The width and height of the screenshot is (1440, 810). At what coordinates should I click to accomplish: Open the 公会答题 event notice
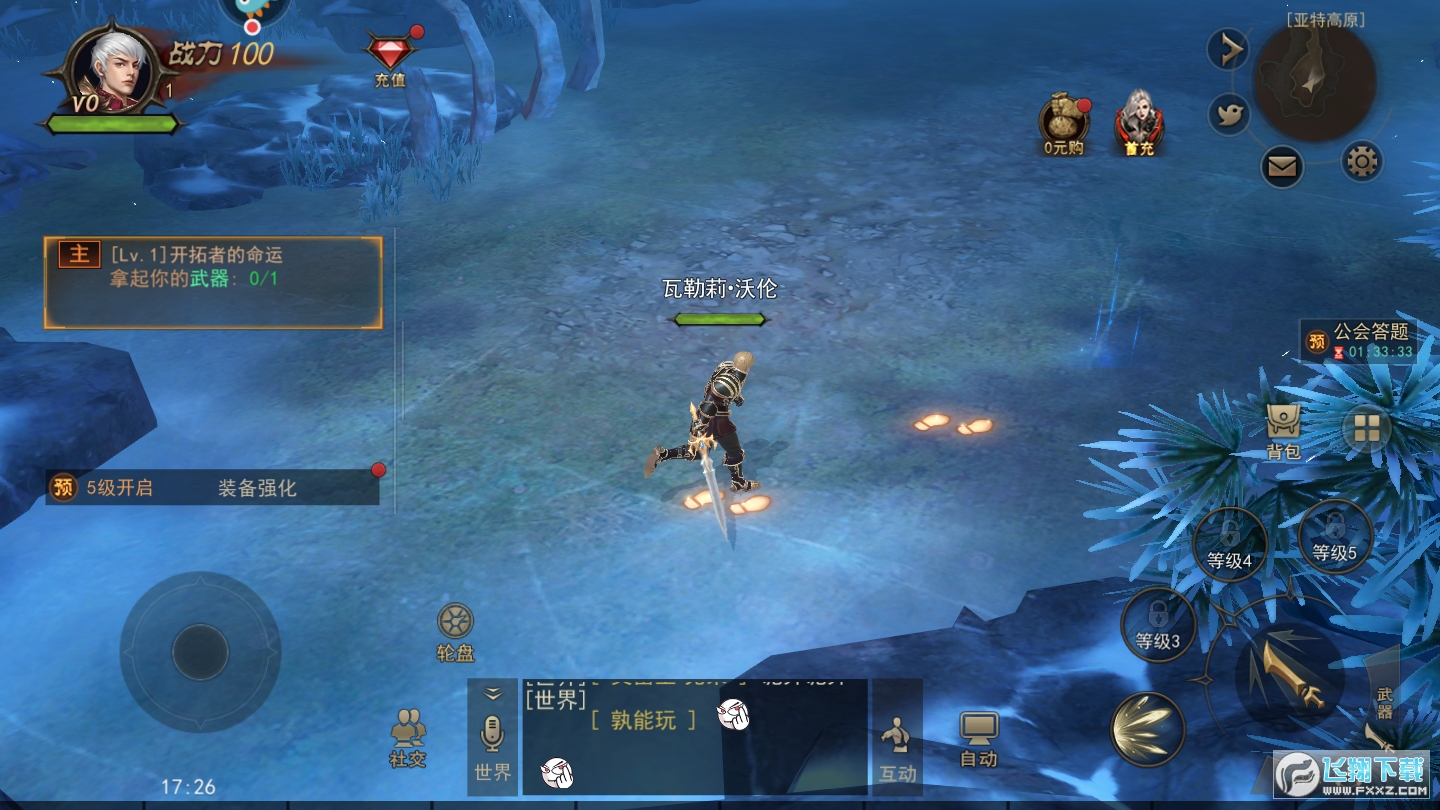1358,340
